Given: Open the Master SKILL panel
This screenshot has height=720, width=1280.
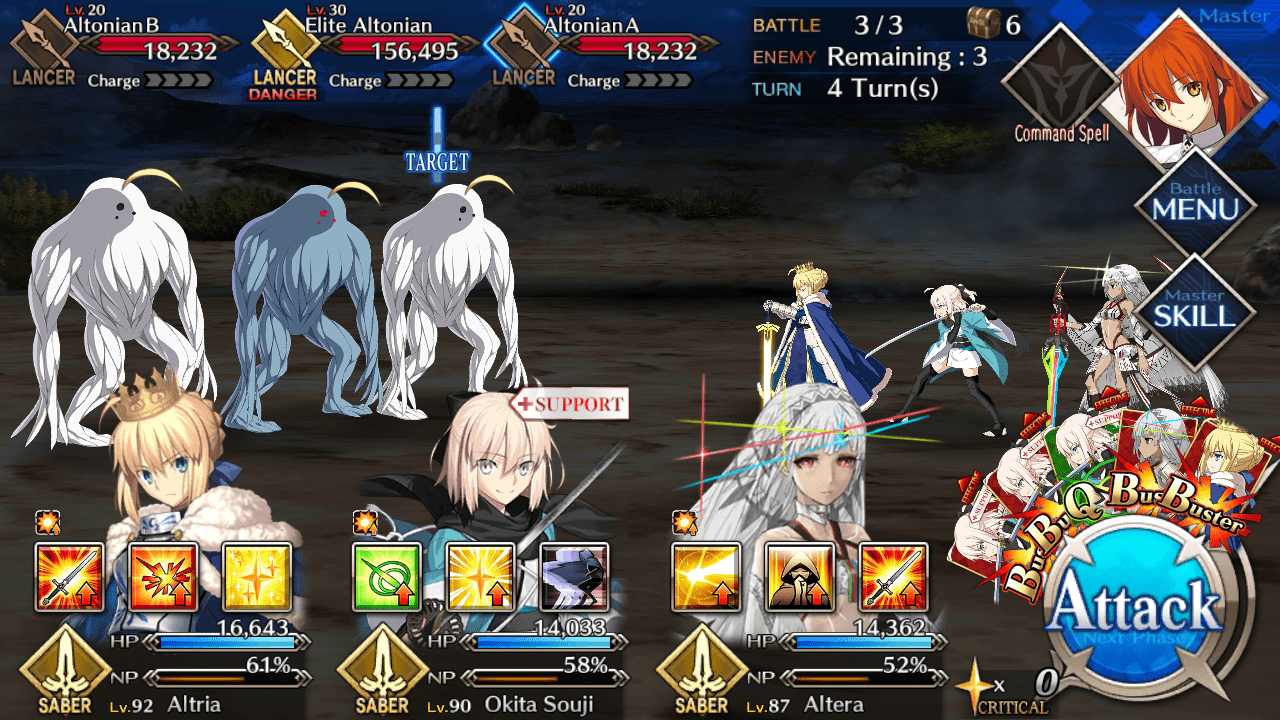Looking at the screenshot, I should [x=1195, y=308].
